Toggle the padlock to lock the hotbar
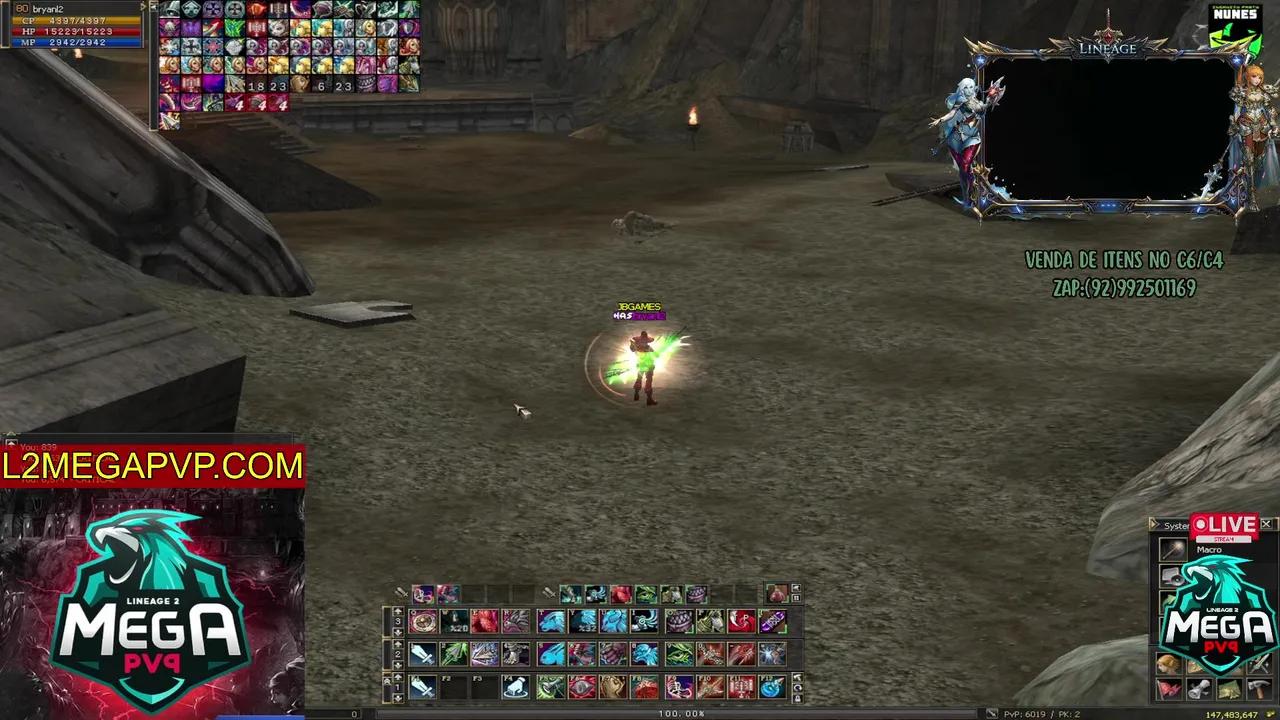 tap(799, 698)
